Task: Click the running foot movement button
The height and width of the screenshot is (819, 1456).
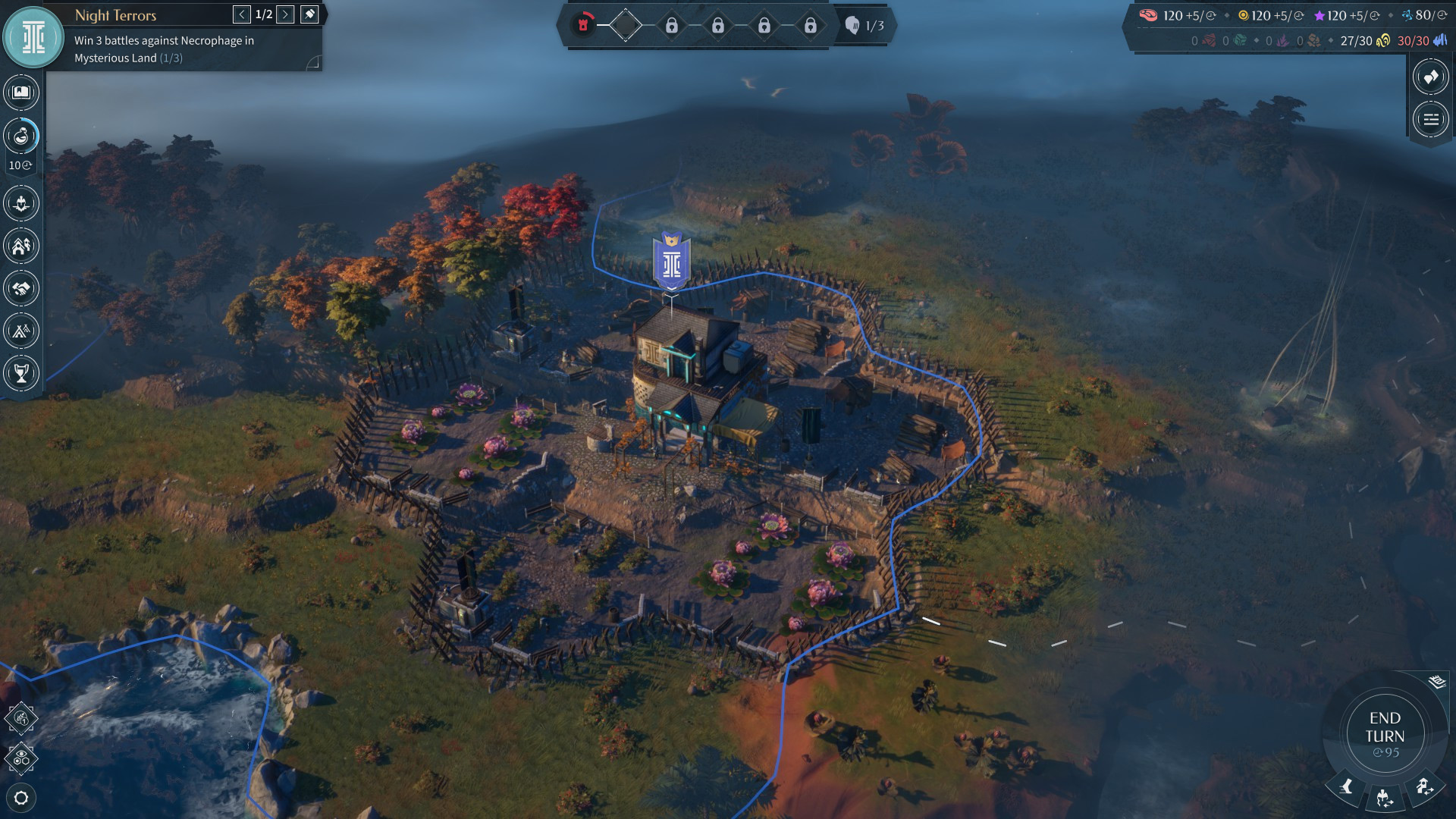Action: [1347, 787]
